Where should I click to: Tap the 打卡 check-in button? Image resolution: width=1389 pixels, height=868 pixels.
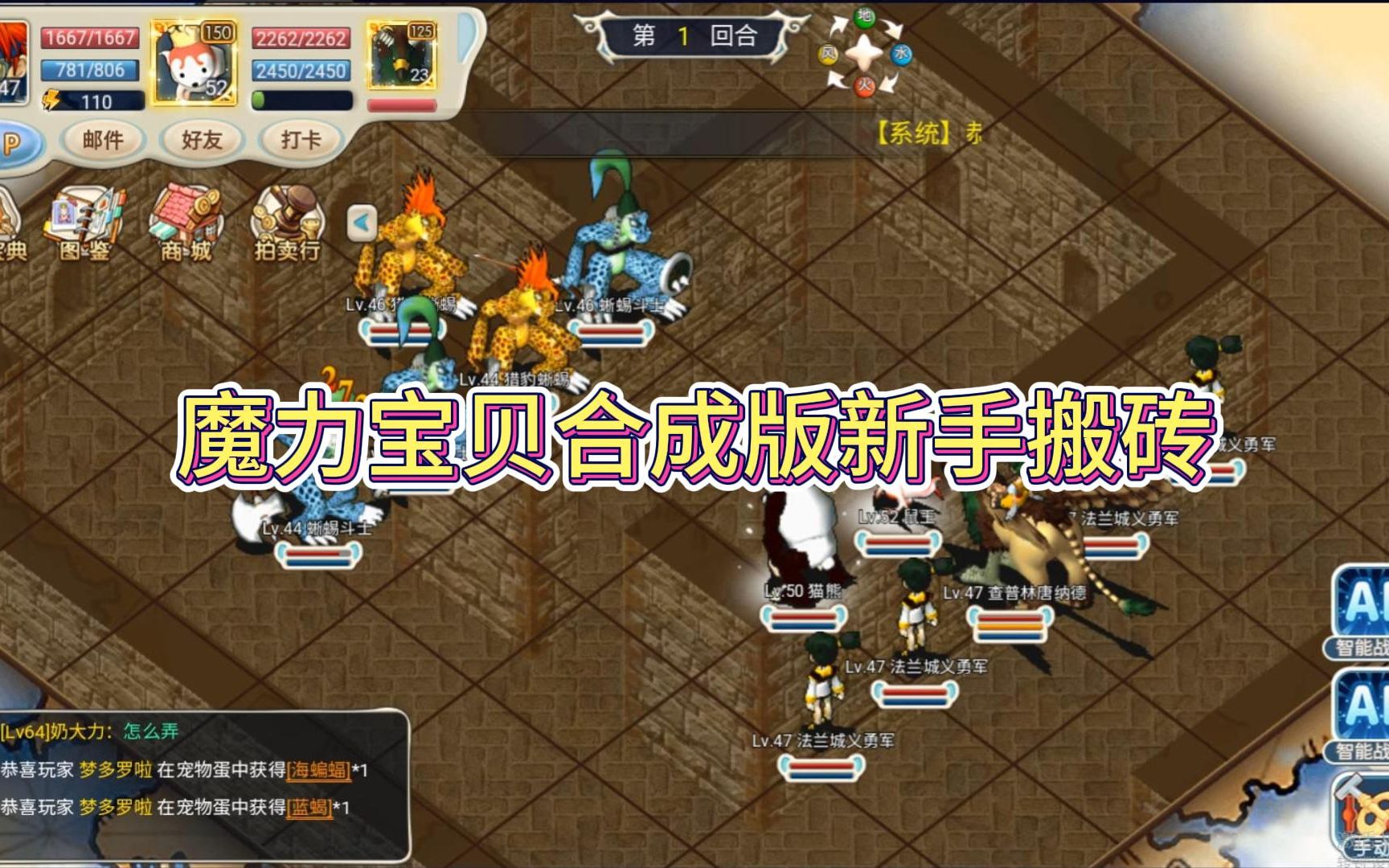[x=301, y=140]
